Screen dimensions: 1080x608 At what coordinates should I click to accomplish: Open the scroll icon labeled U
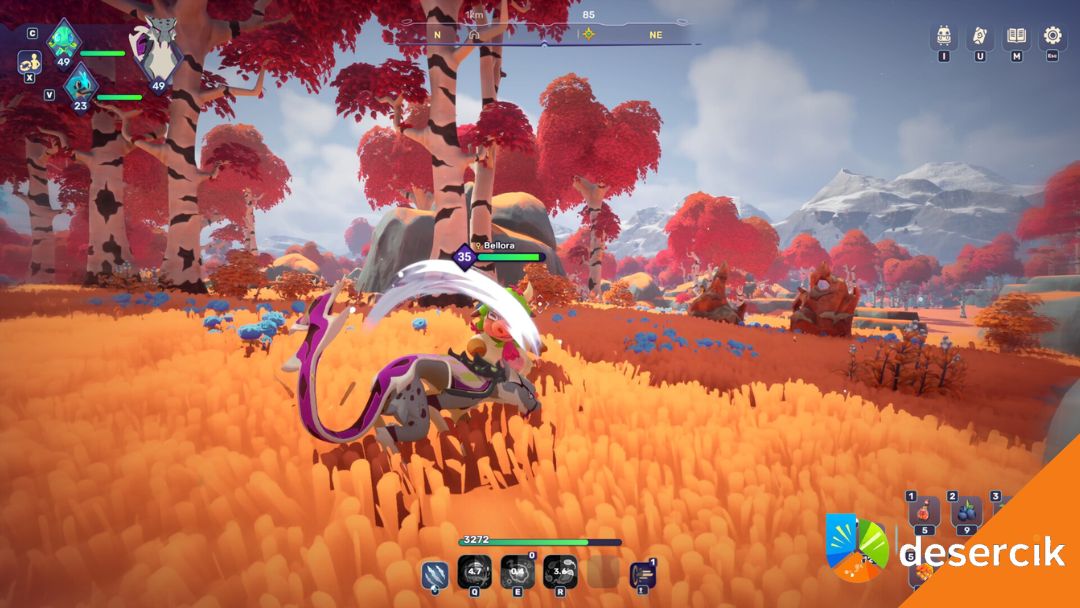click(x=980, y=36)
